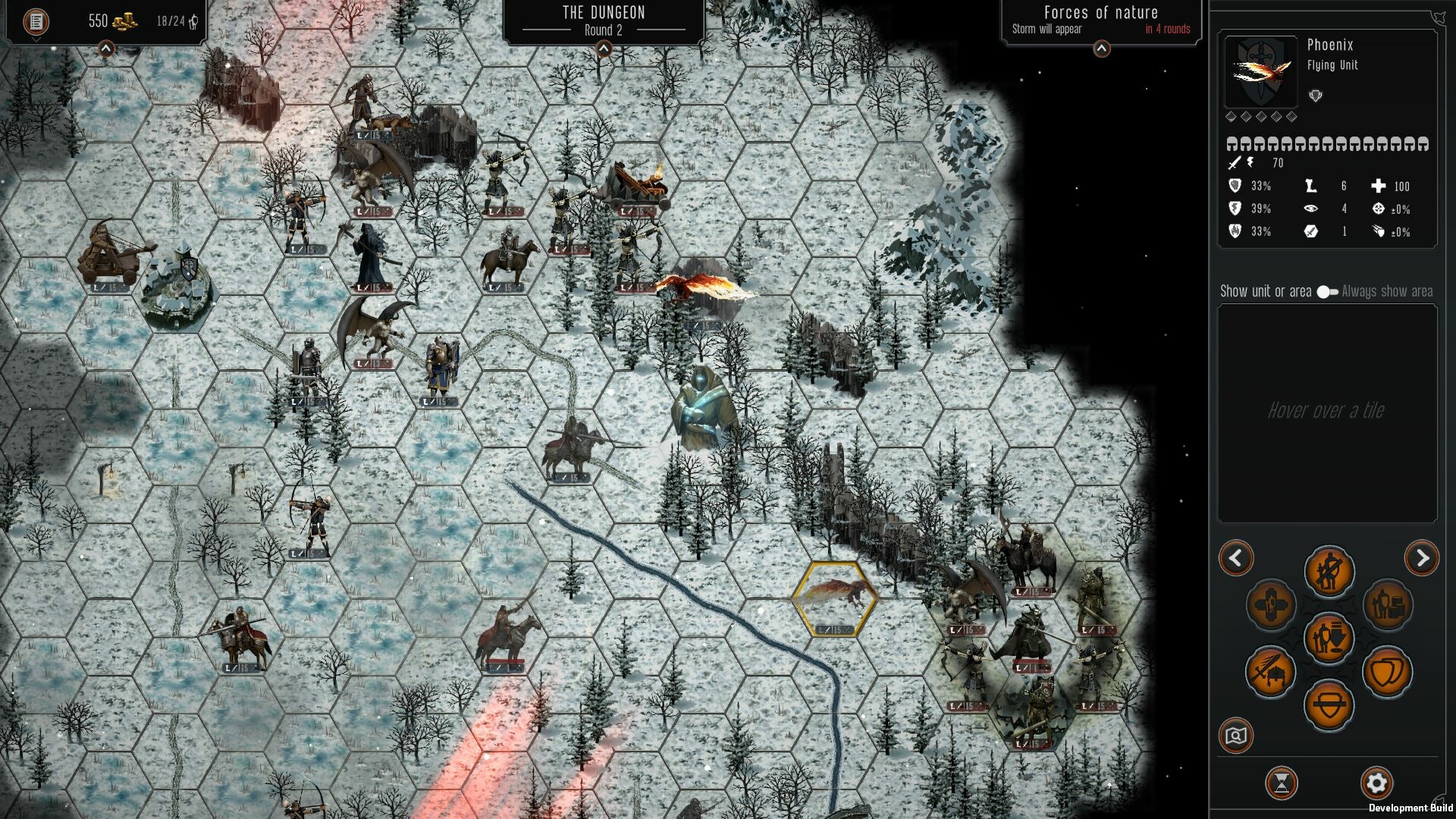Activate the double shields defense action
Image resolution: width=1456 pixels, height=819 pixels.
pos(1388,672)
